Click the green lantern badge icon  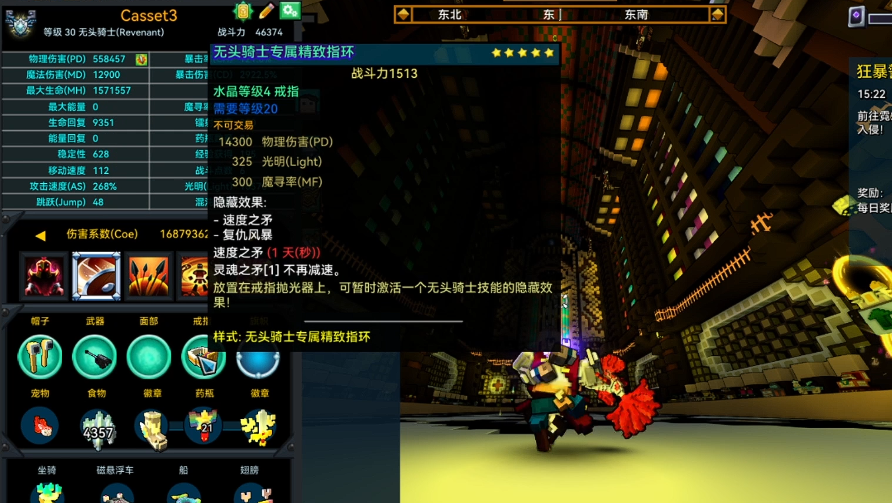coord(242,11)
